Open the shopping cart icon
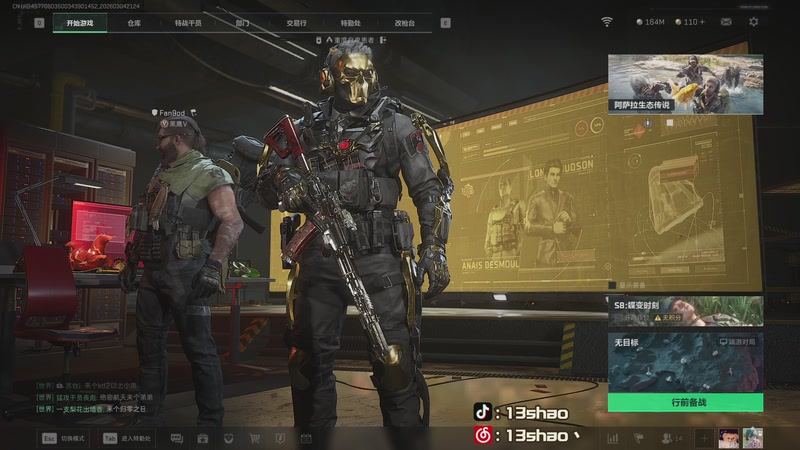 [254, 438]
